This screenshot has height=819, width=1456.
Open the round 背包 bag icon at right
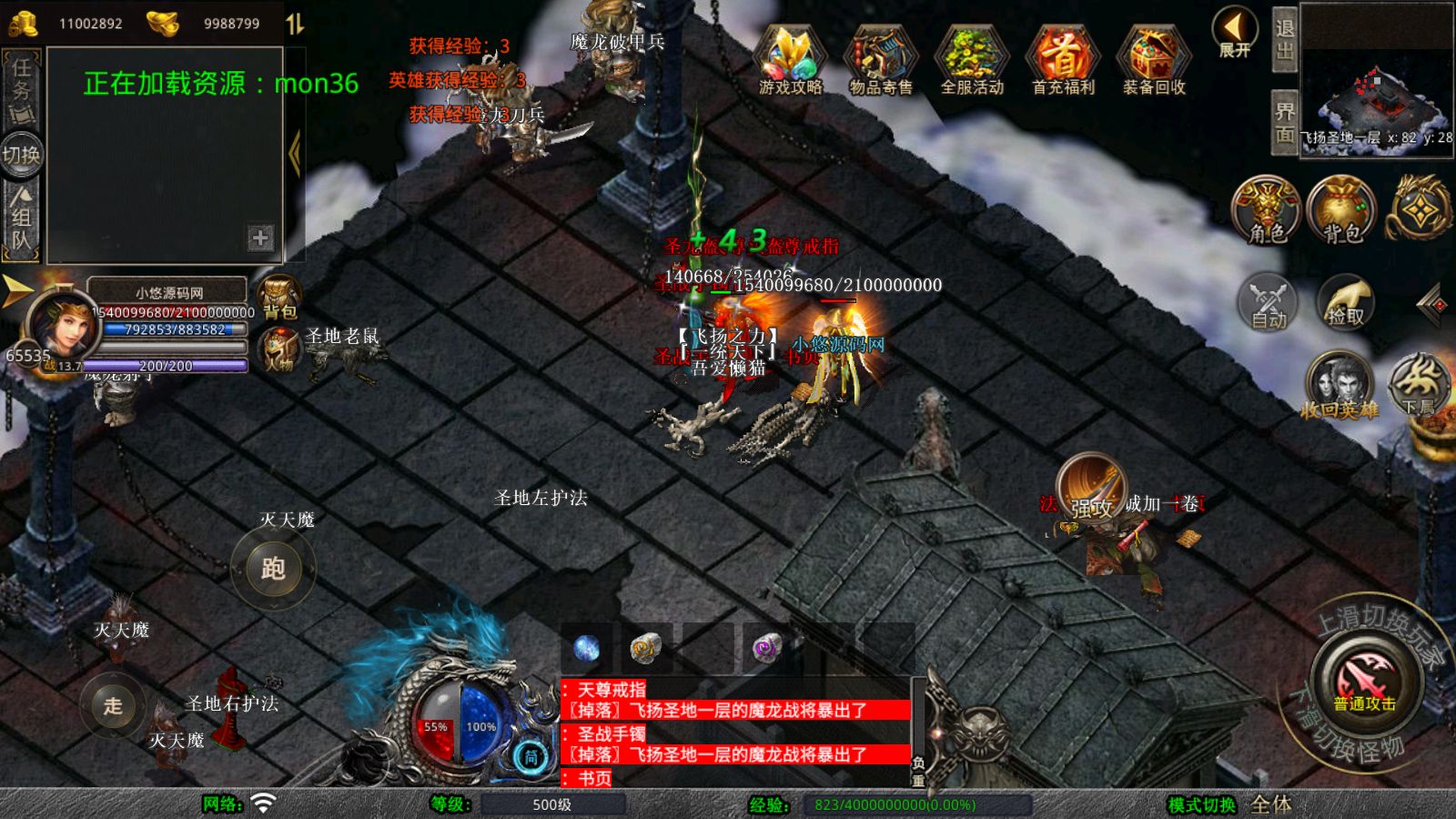click(x=1341, y=210)
